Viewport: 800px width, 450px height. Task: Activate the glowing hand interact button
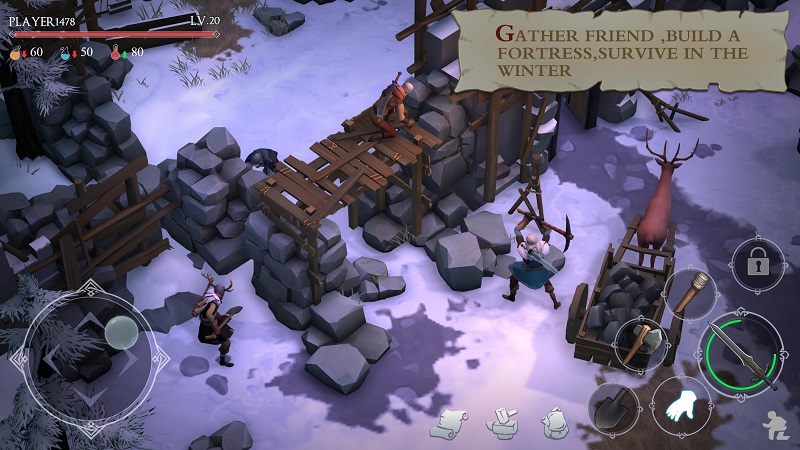[x=682, y=406]
